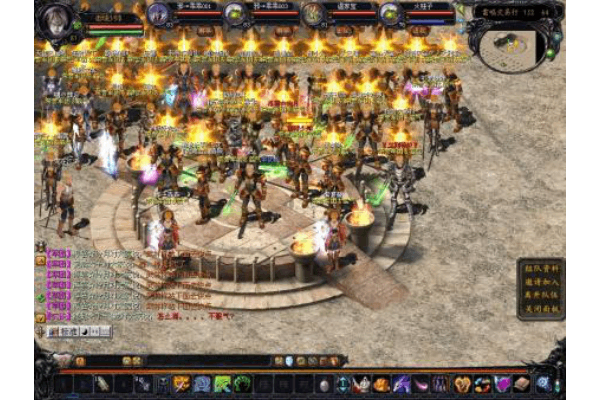The width and height of the screenshot is (600, 400).
Task: Activate the green swirl skill icon
Action: [x=242, y=383]
